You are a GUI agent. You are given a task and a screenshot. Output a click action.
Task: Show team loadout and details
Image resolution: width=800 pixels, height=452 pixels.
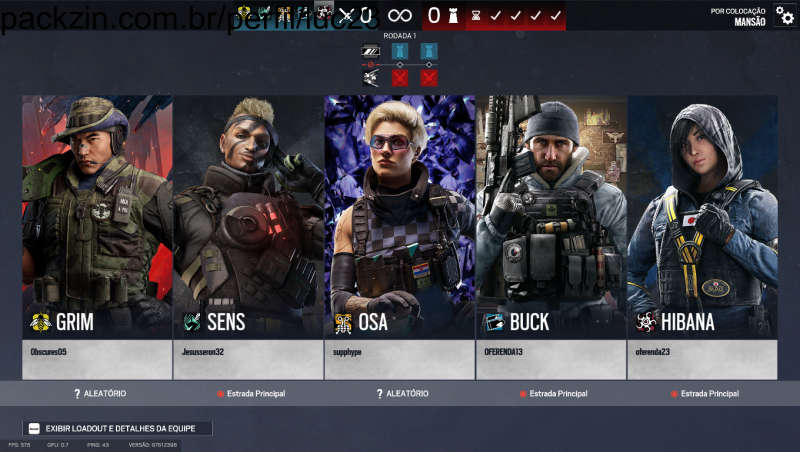[118, 428]
